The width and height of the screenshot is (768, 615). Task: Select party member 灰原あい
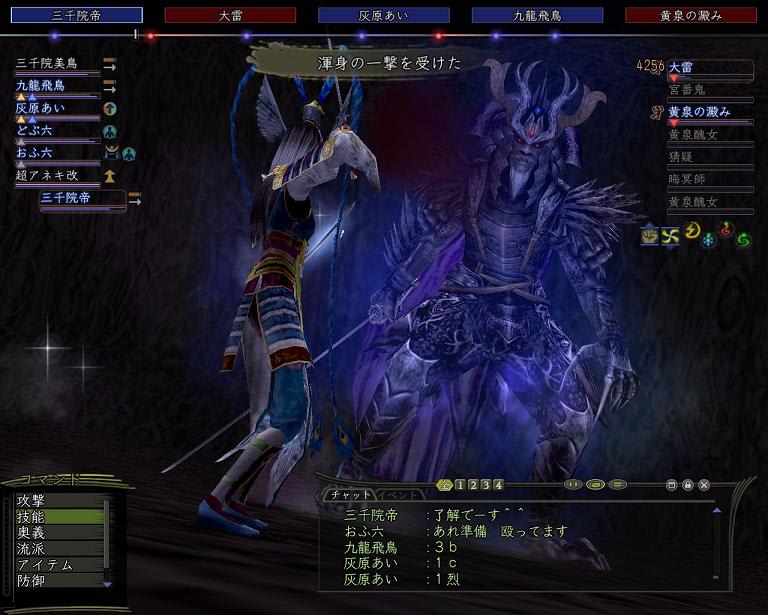[x=40, y=108]
